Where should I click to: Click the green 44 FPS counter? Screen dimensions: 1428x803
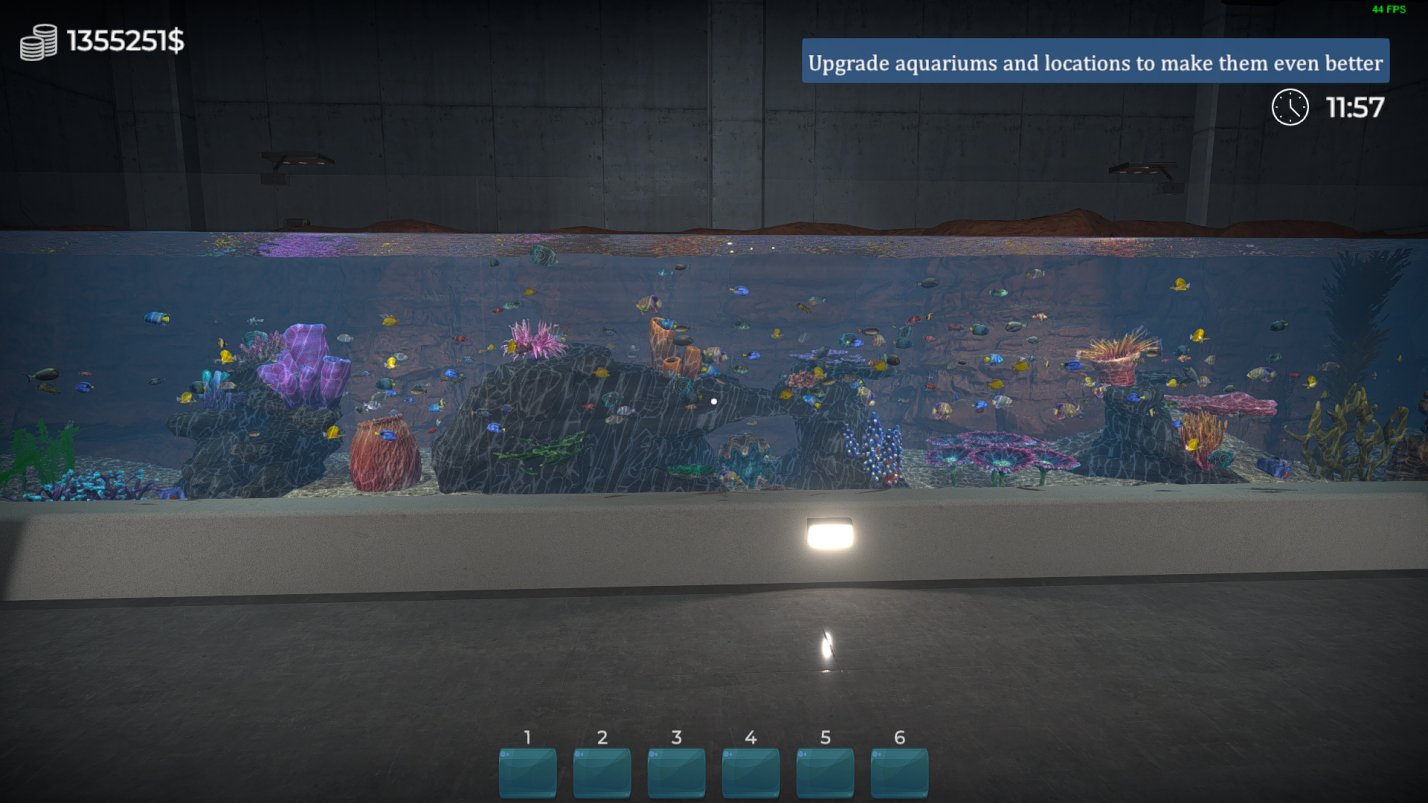(x=1390, y=8)
